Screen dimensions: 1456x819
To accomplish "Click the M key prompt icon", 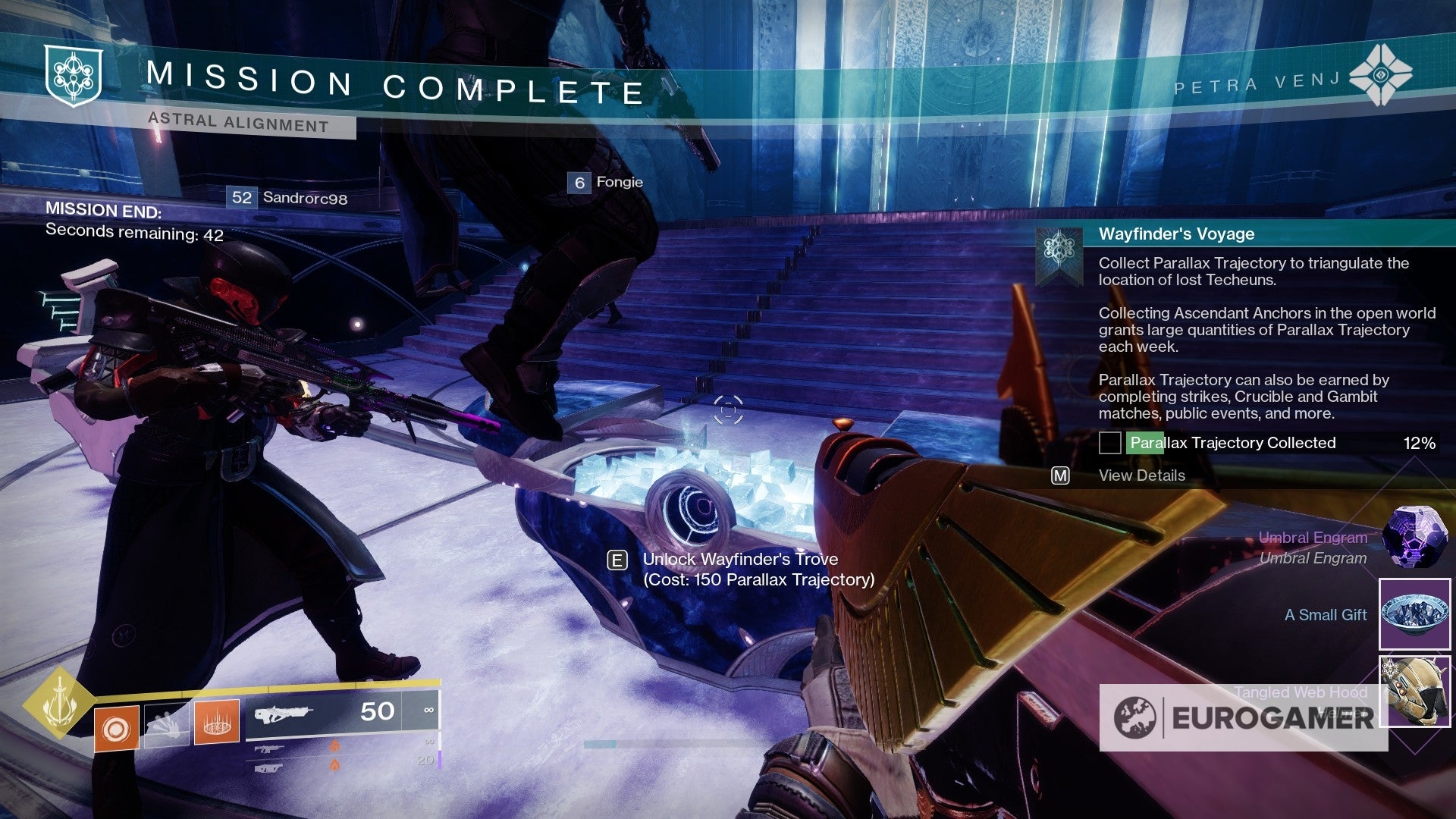I will [x=1060, y=475].
